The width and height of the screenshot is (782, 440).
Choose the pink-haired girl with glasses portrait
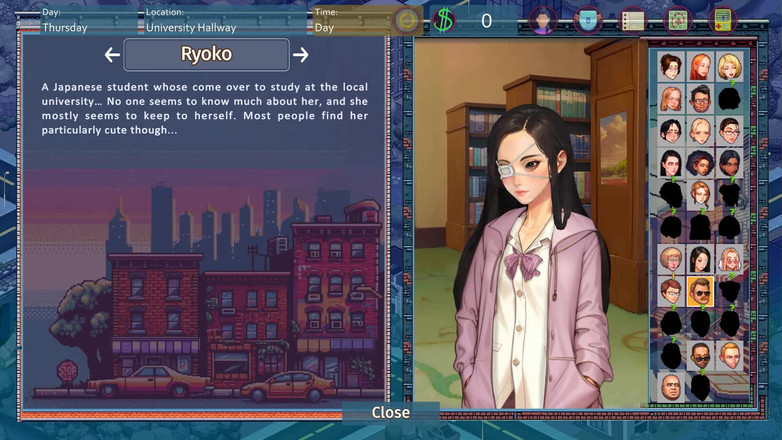point(729,260)
